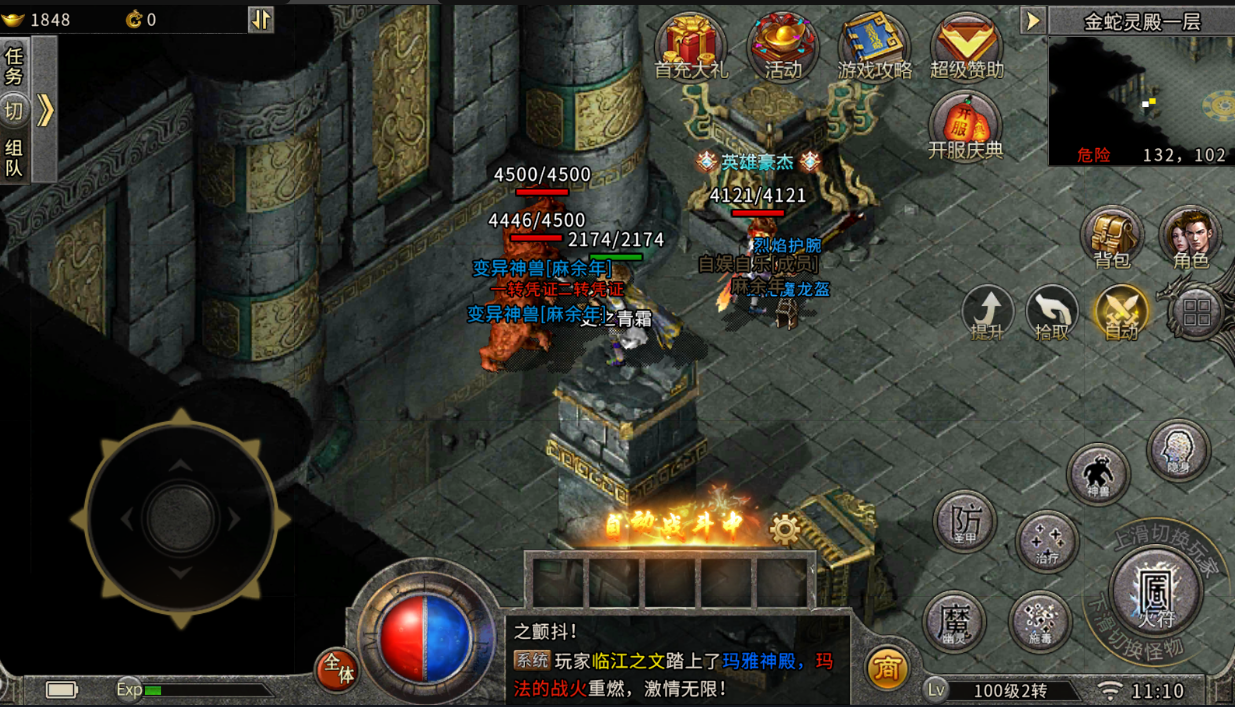Use the 治疗 healing skill

click(x=1046, y=541)
